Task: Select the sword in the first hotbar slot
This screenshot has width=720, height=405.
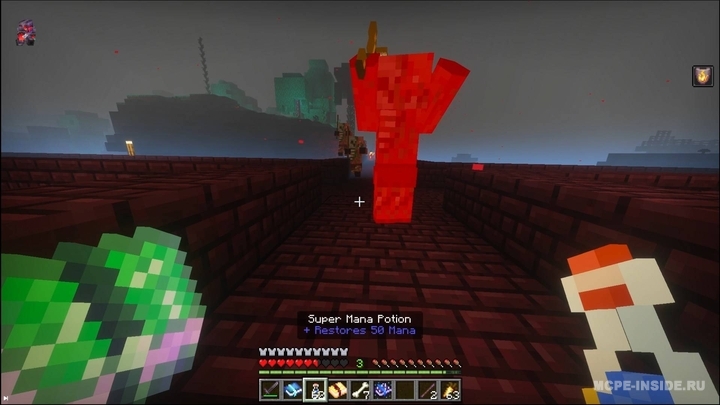Action: pyautogui.click(x=271, y=391)
